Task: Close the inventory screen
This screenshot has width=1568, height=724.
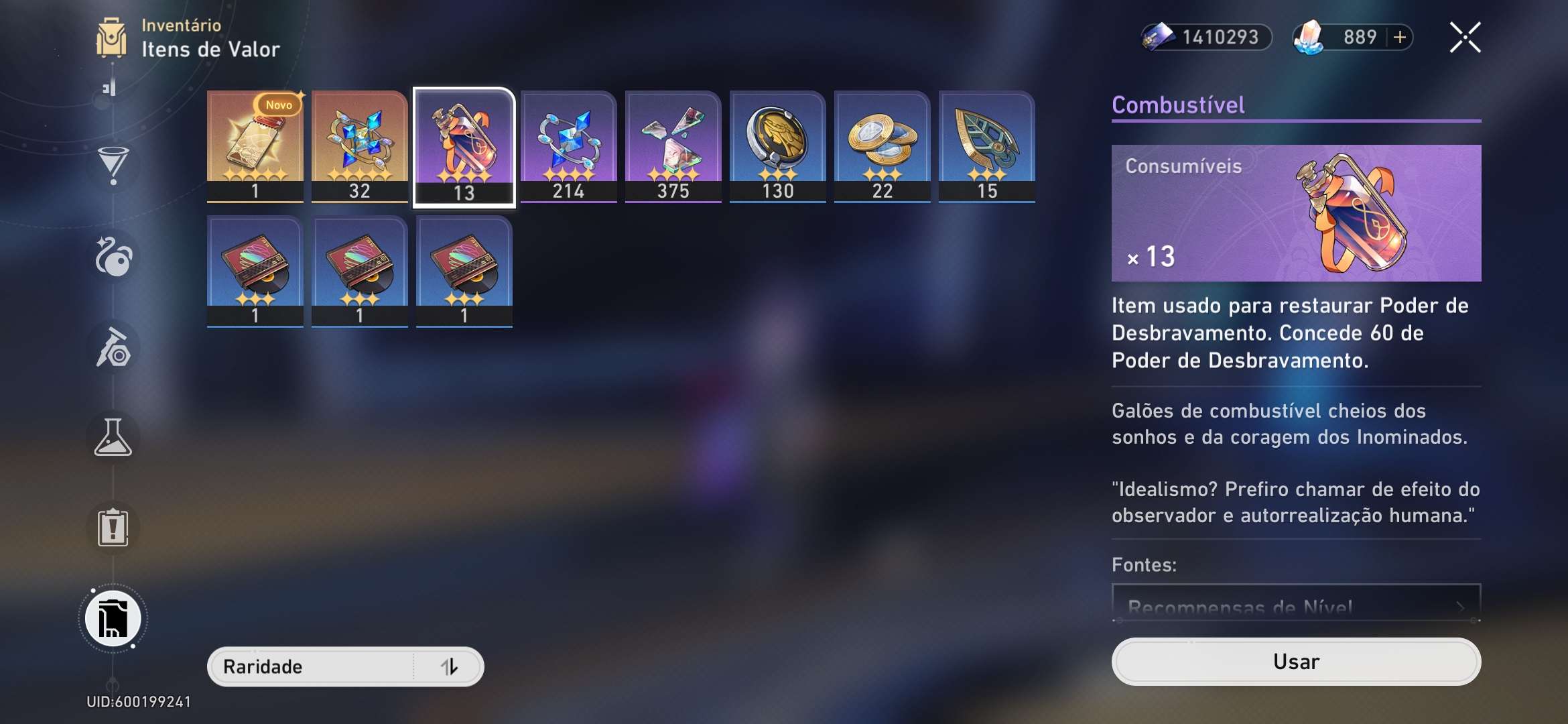Action: coord(1465,38)
